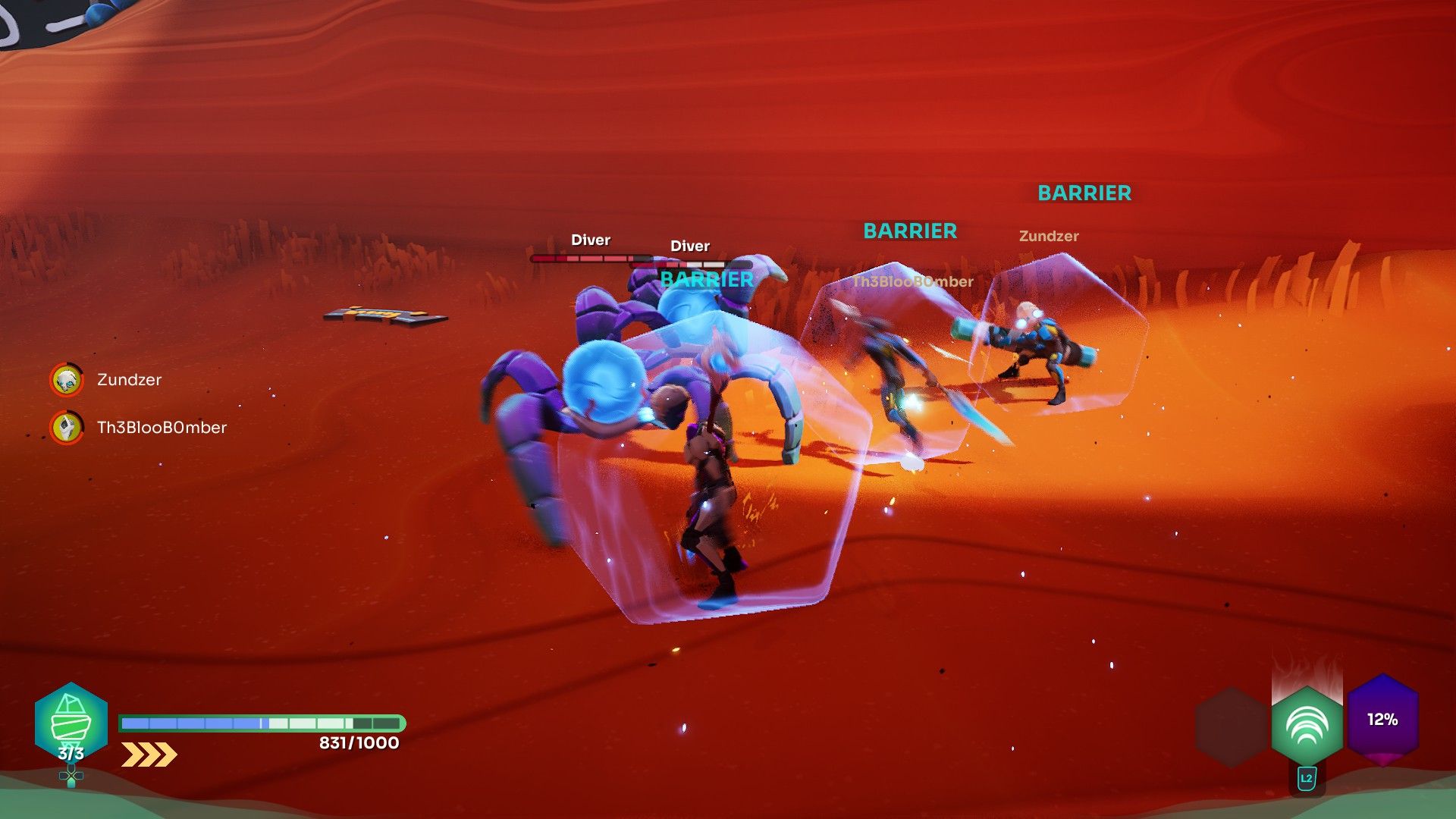
Task: Select the right Diver enemy nameplate
Action: click(x=689, y=246)
